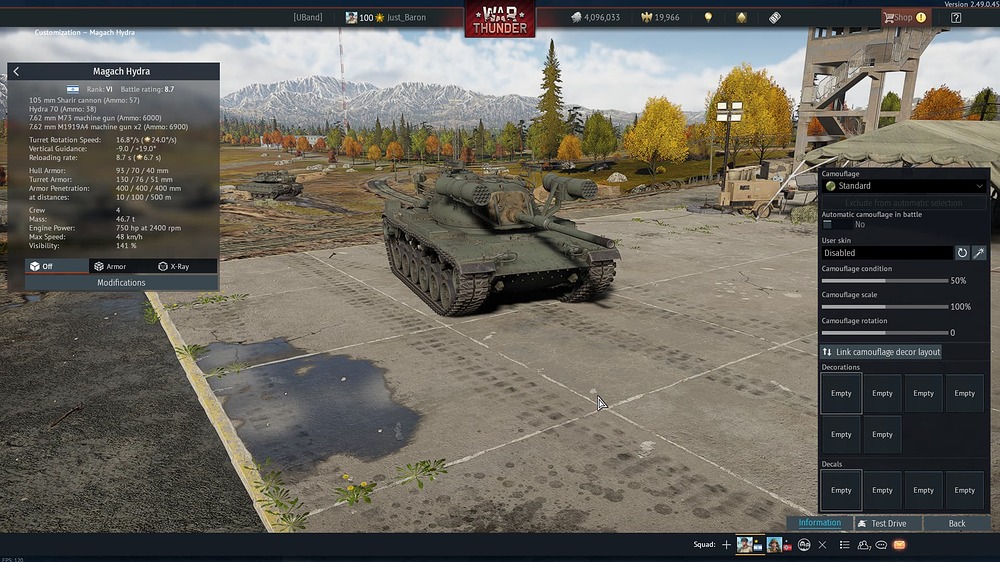
Task: Click Link camouflage decor layout
Action: point(881,352)
